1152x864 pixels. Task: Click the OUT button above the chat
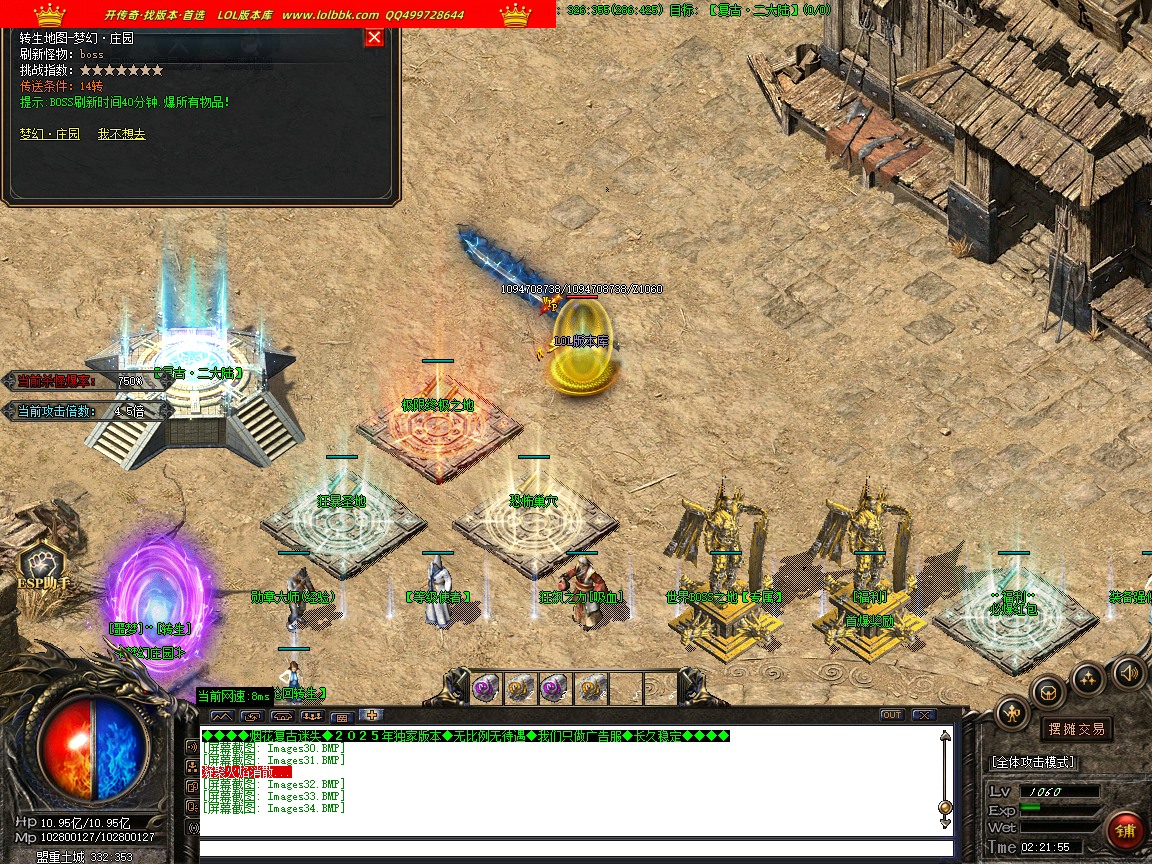click(x=891, y=715)
